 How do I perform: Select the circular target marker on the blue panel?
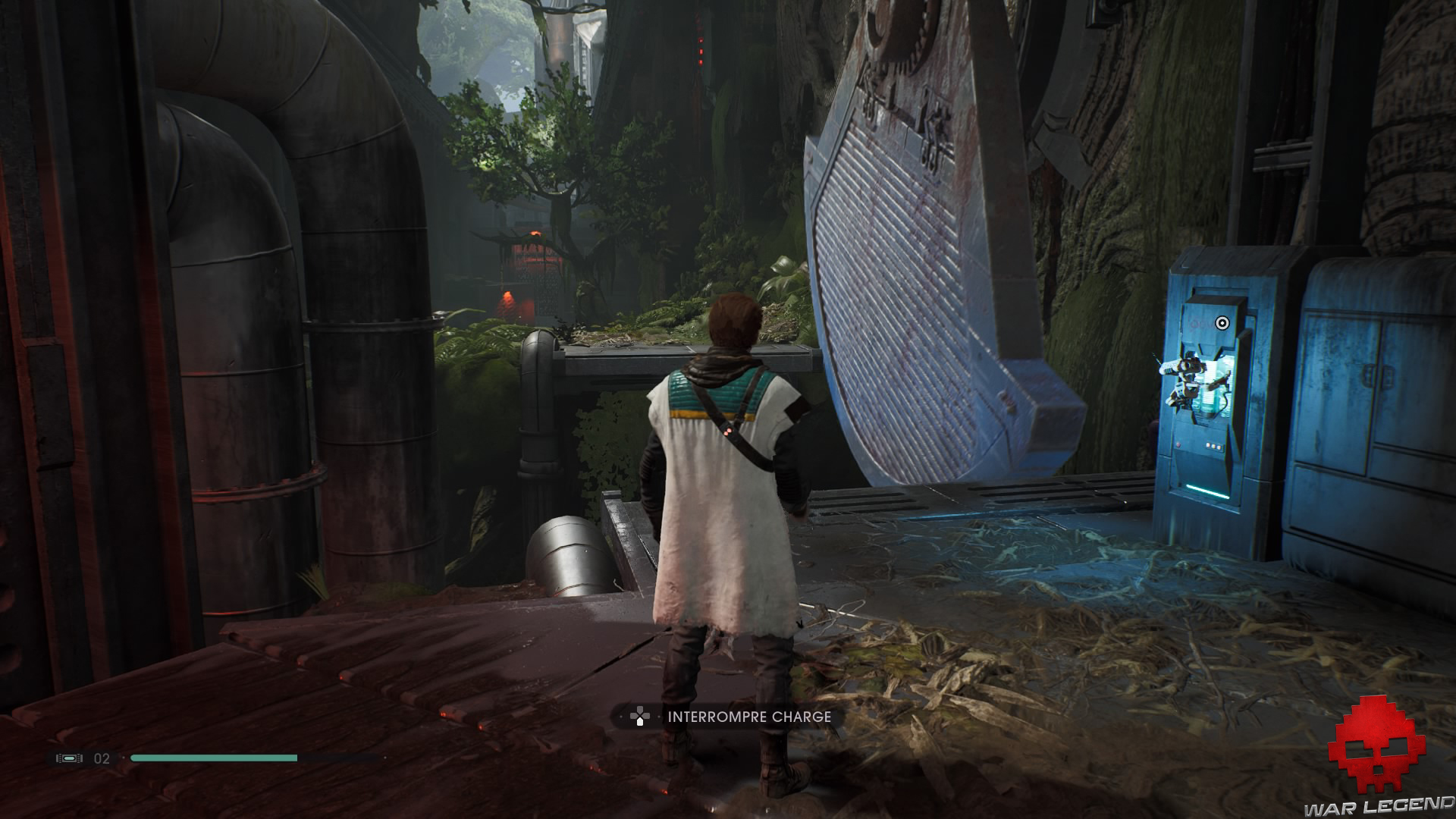(1221, 323)
